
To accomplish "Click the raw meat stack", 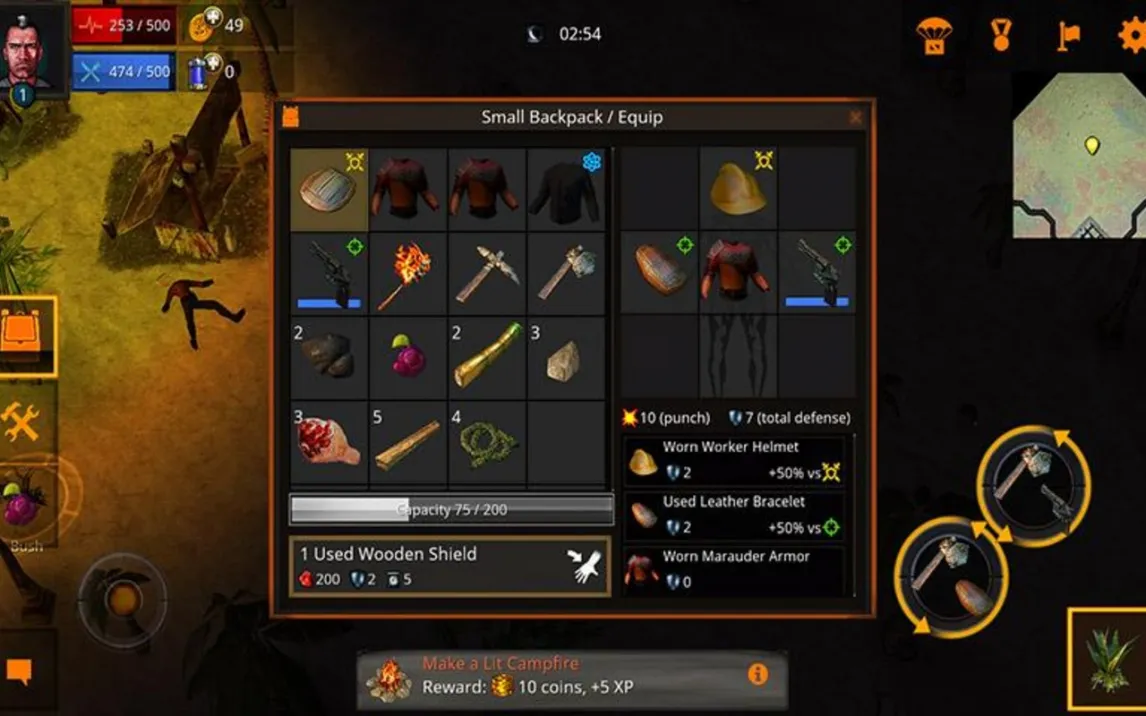I will (x=329, y=441).
